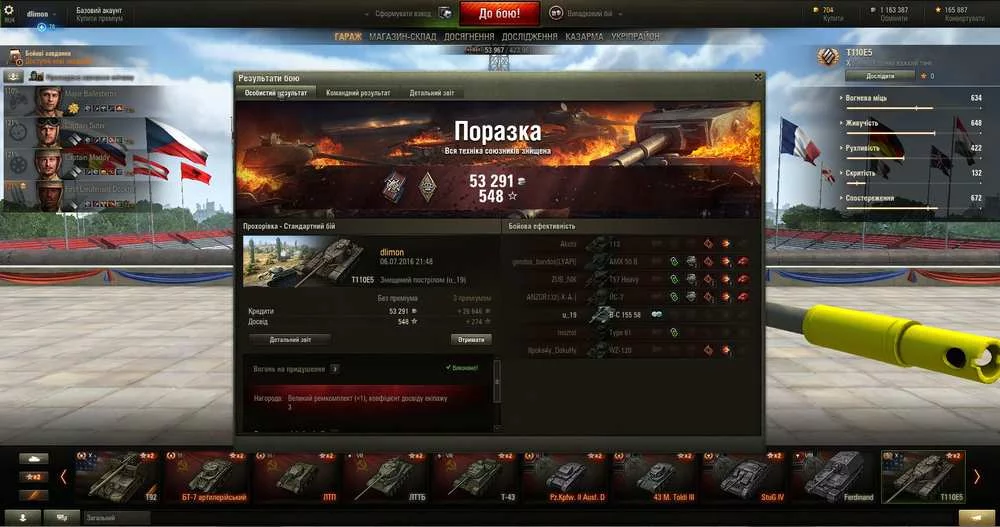Image resolution: width=1000 pixels, height=527 pixels.
Task: Select the T-43 tank in the carousel
Action: click(x=477, y=476)
